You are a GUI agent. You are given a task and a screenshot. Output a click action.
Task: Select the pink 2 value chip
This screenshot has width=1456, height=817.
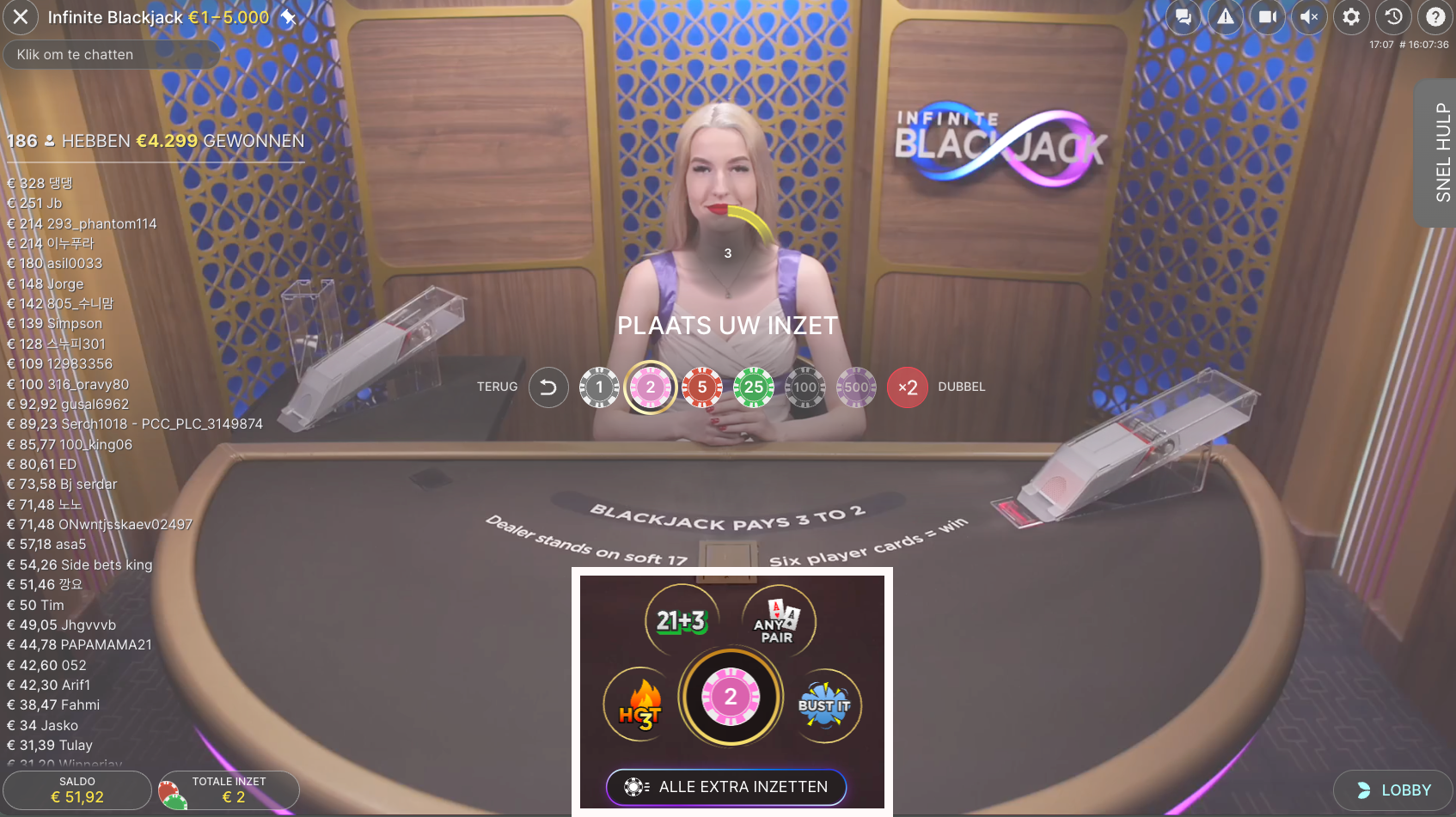[x=651, y=387]
